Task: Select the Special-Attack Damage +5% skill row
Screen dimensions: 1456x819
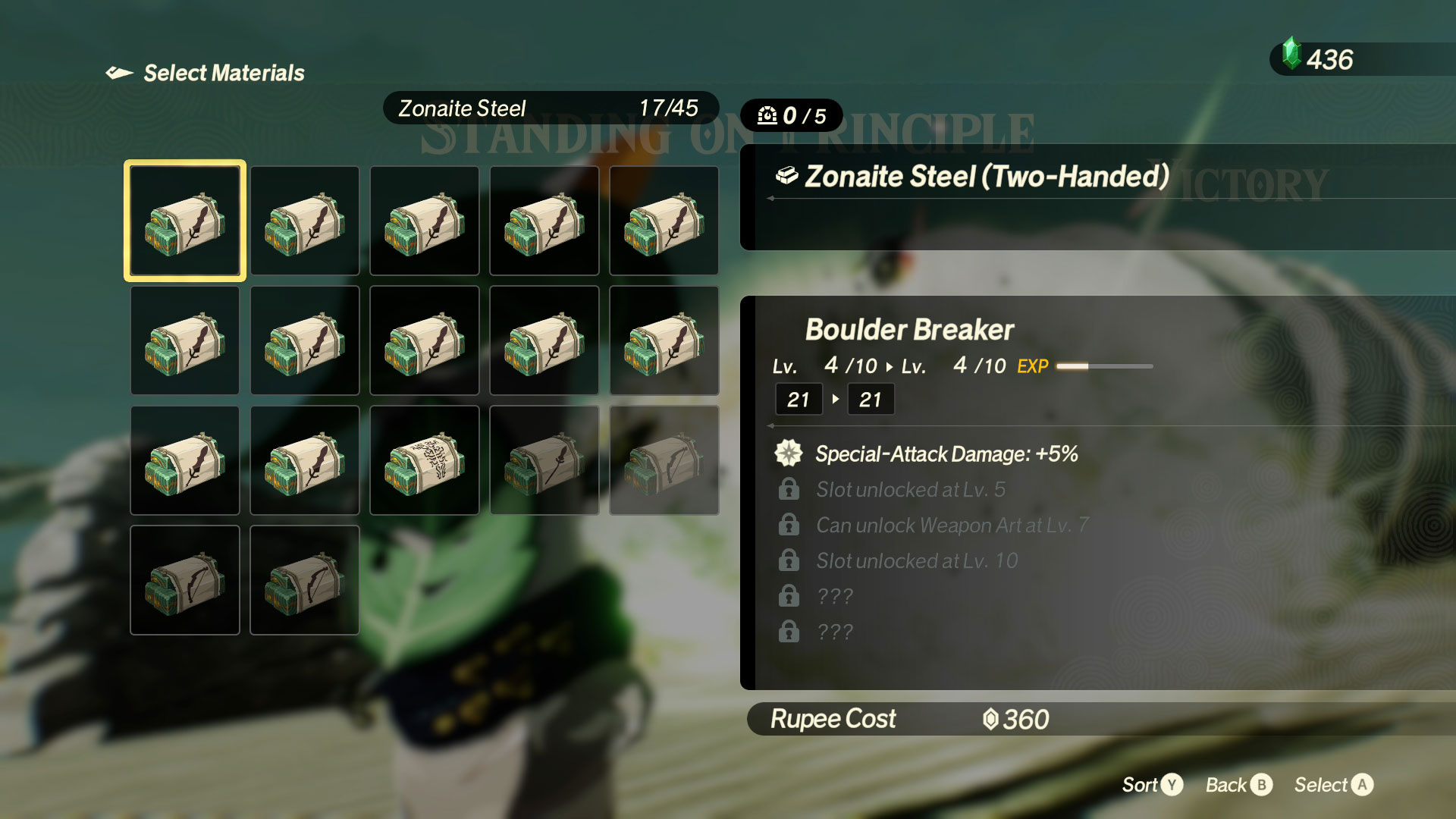Action: 946,453
